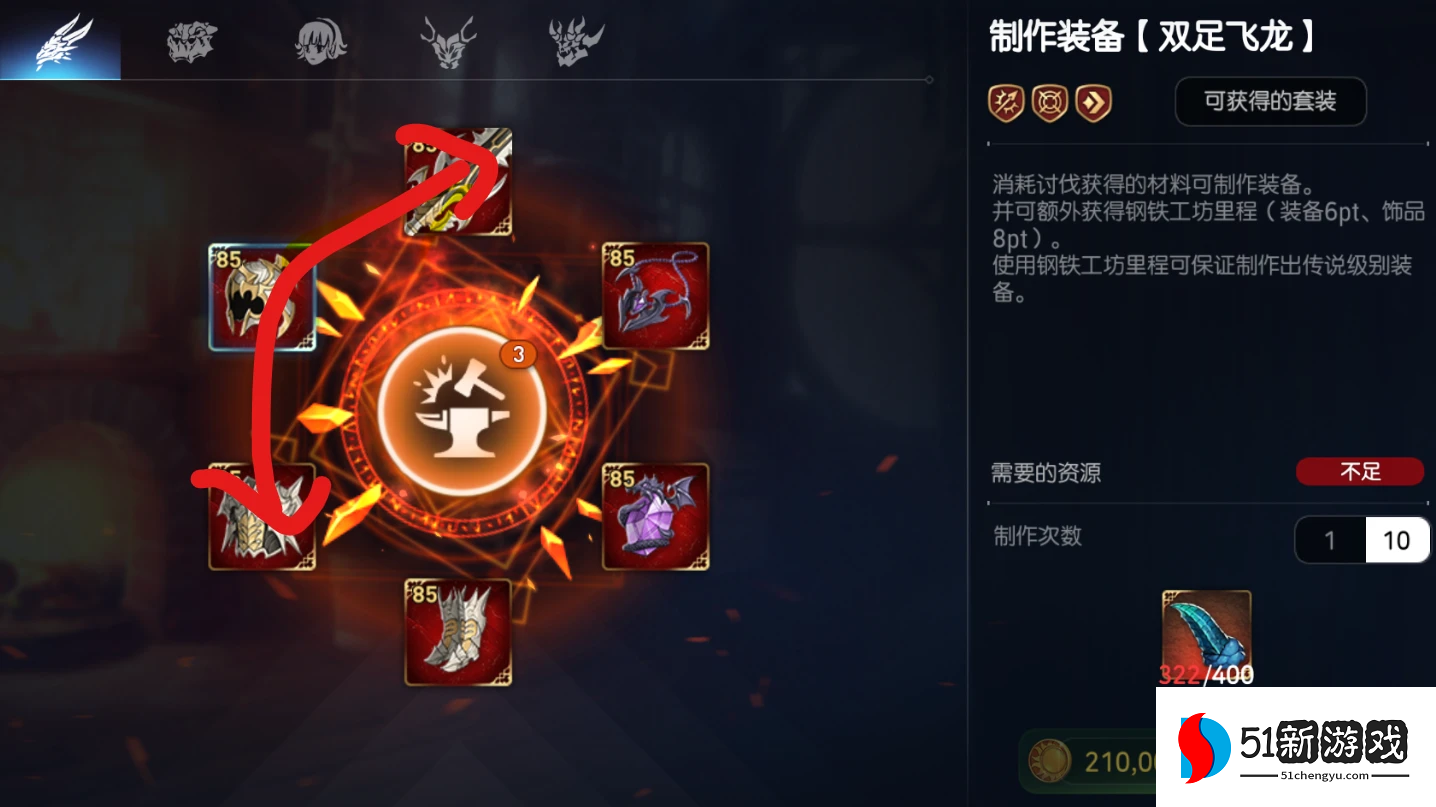This screenshot has height=807, width=1436.
Task: Select the rightmost dragon head boss icon
Action: 574,38
